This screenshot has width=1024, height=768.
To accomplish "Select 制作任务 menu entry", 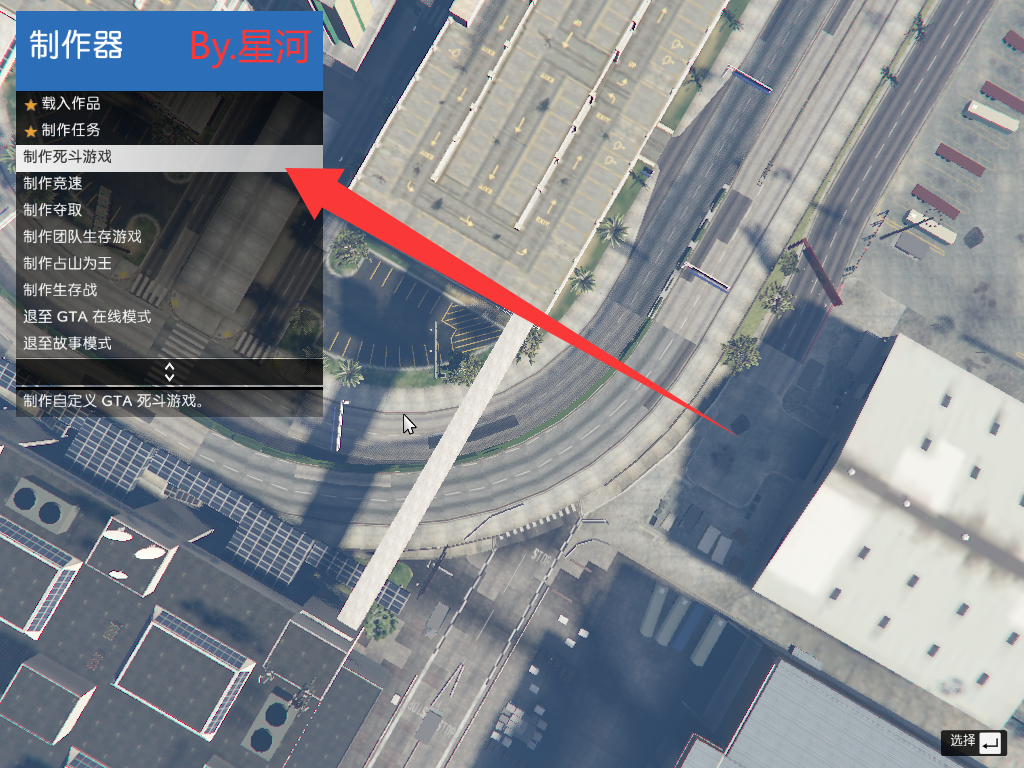I will coord(70,130).
